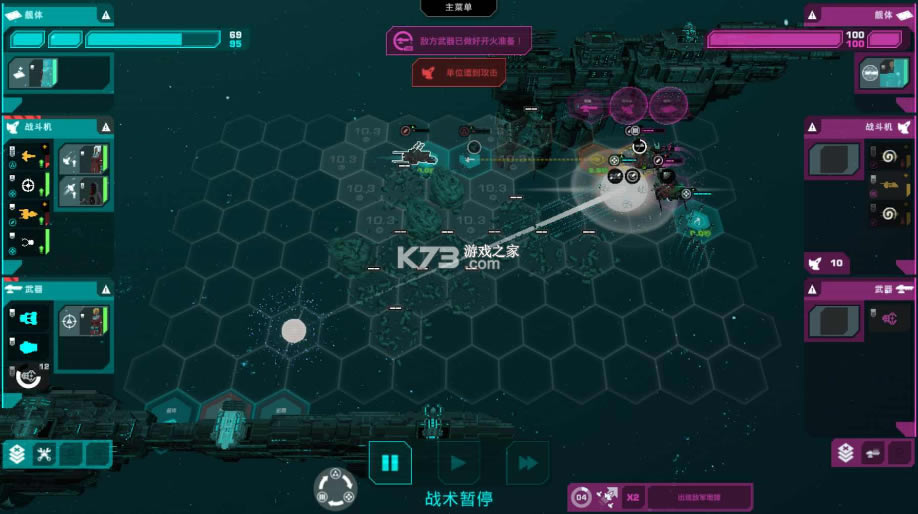Click the circular formation control icon
Screen dimensions: 918x514
click(x=335, y=487)
